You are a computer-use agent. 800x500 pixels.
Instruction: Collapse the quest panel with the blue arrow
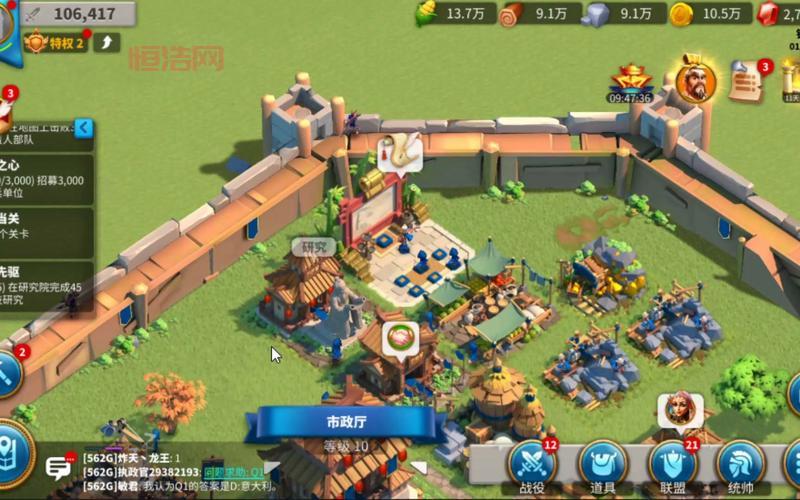[x=84, y=128]
